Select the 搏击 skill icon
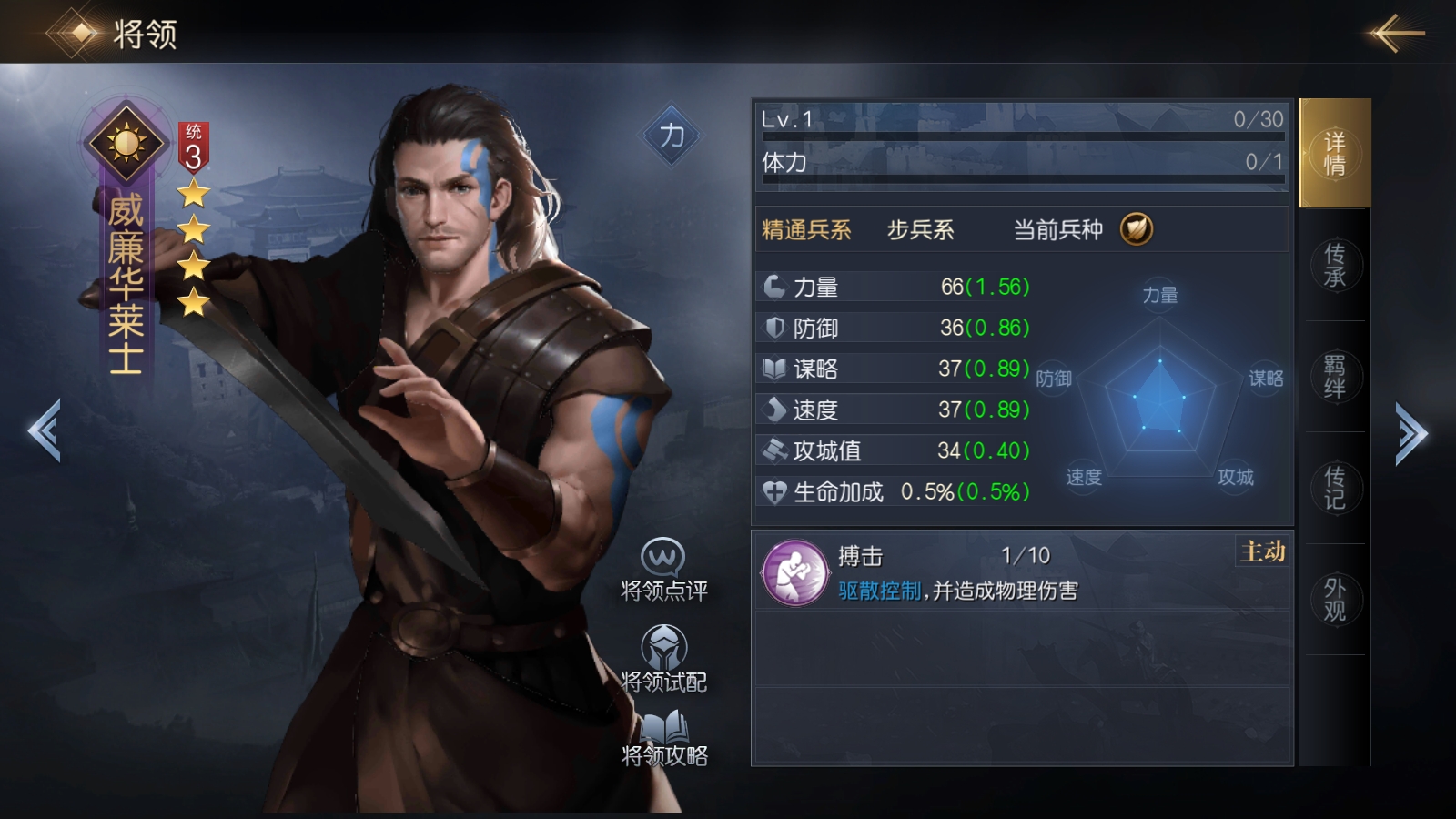 pos(794,573)
